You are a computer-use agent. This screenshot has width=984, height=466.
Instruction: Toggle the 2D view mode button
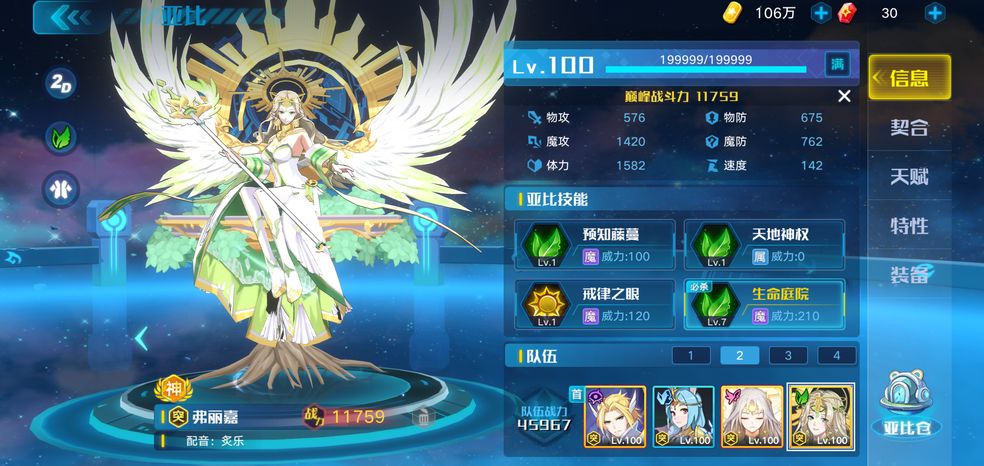coord(60,83)
